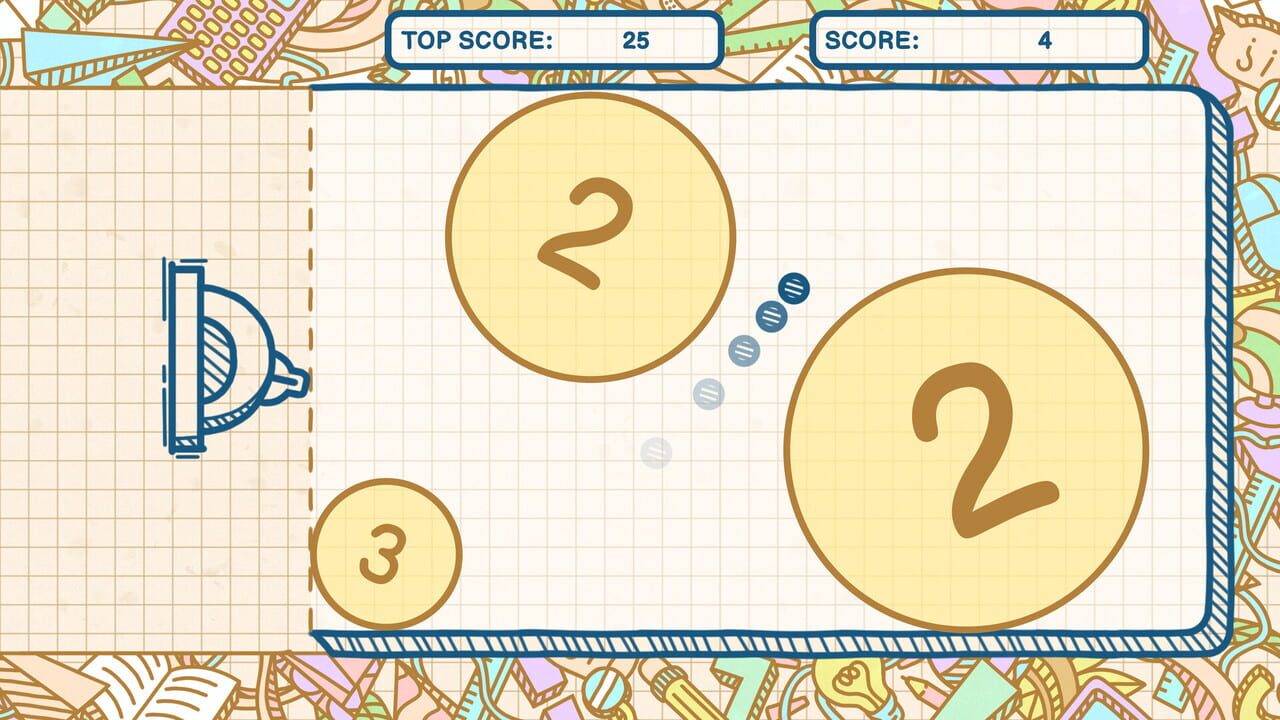Click the cannon launcher on the left
Viewport: 1280px width, 720px height.
[215, 355]
